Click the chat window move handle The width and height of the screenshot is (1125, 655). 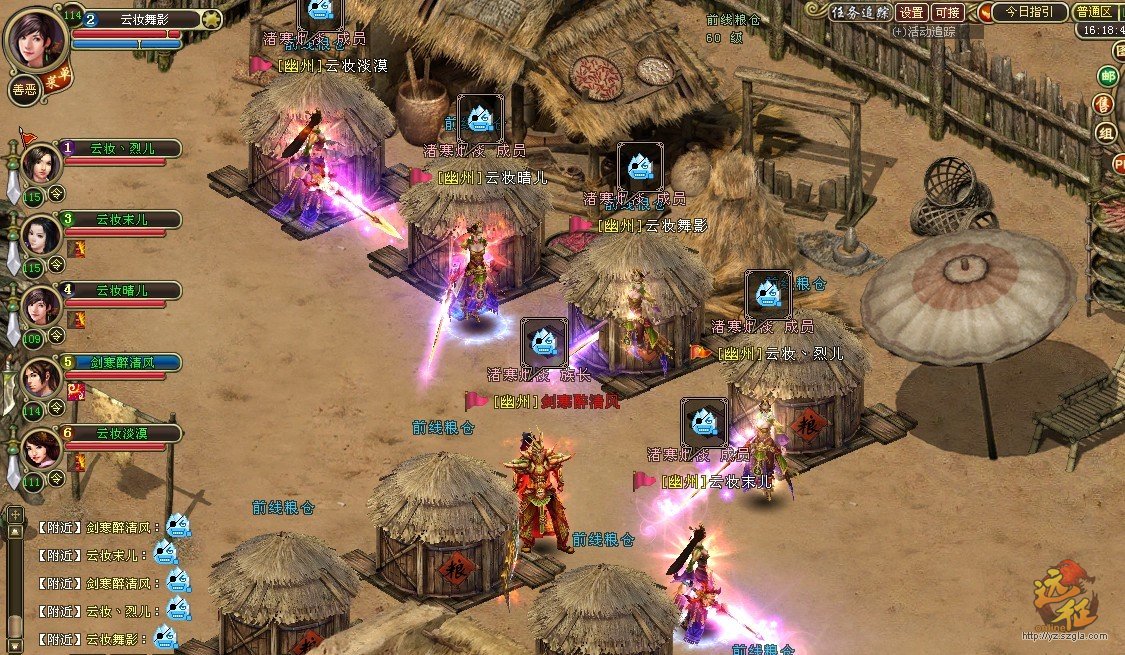click(15, 514)
